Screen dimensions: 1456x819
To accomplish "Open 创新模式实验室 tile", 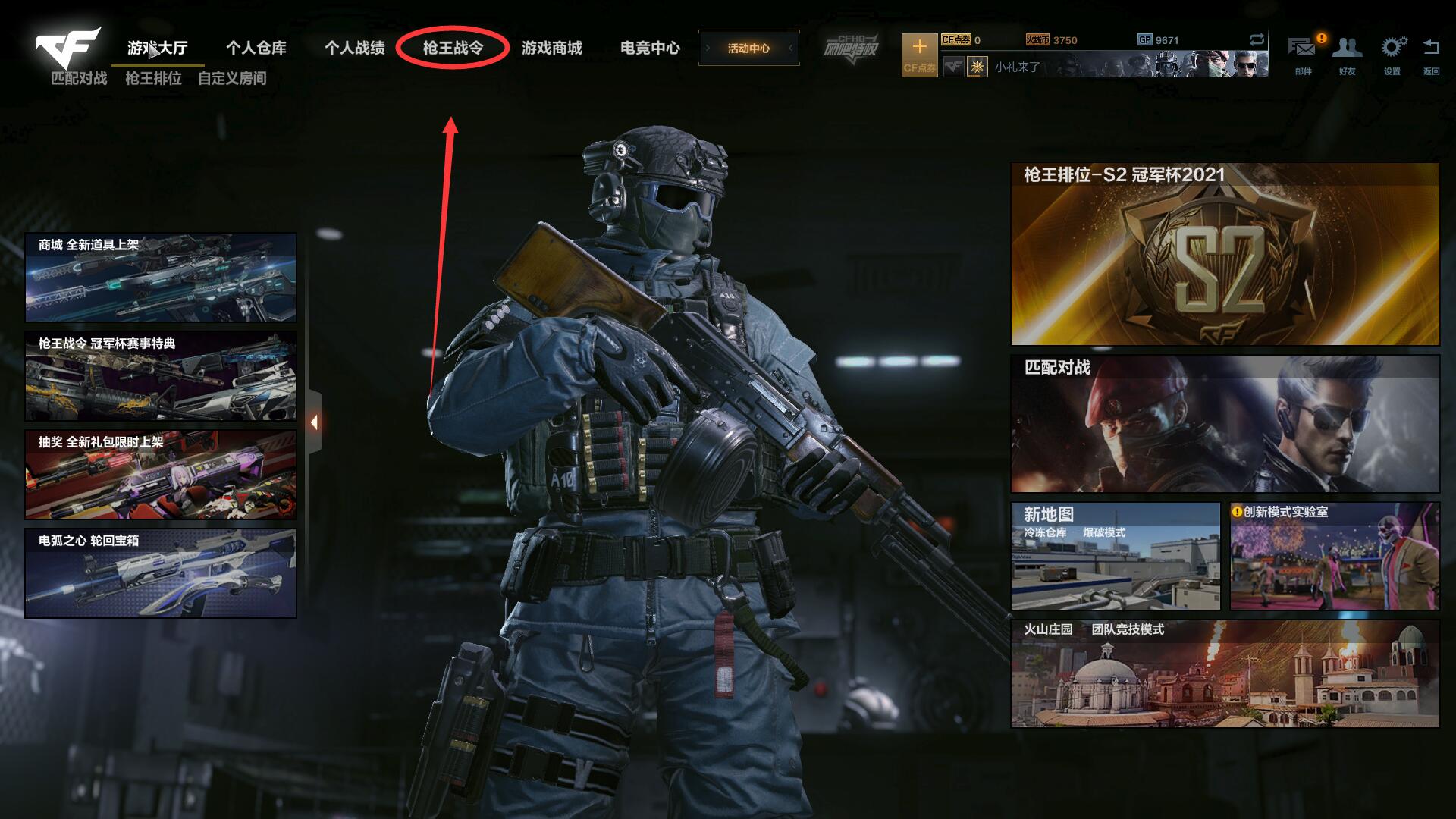I will point(1335,556).
